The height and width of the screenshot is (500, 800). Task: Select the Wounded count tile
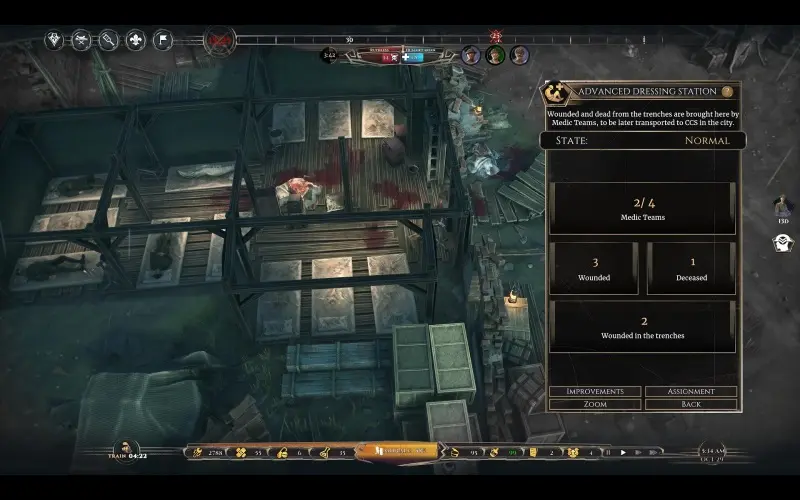click(x=593, y=268)
